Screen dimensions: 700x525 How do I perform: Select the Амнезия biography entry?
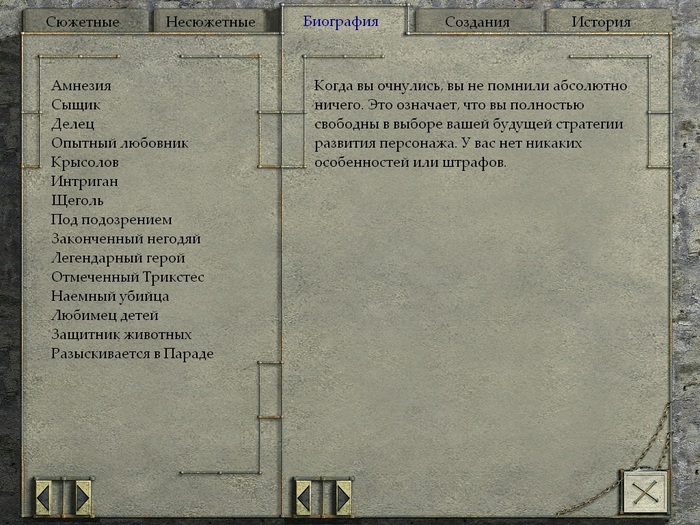(x=81, y=86)
